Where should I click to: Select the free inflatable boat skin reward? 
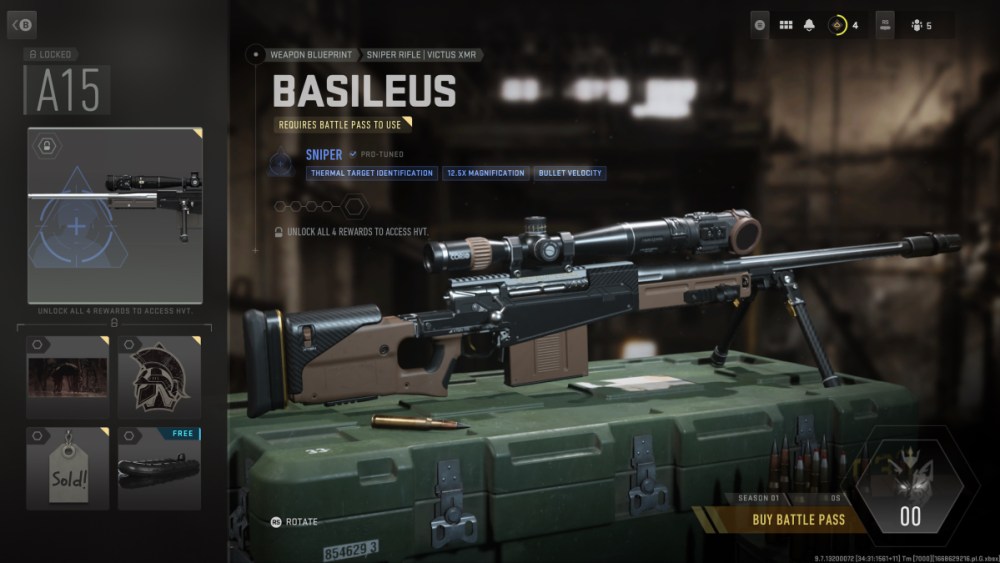tap(160, 466)
